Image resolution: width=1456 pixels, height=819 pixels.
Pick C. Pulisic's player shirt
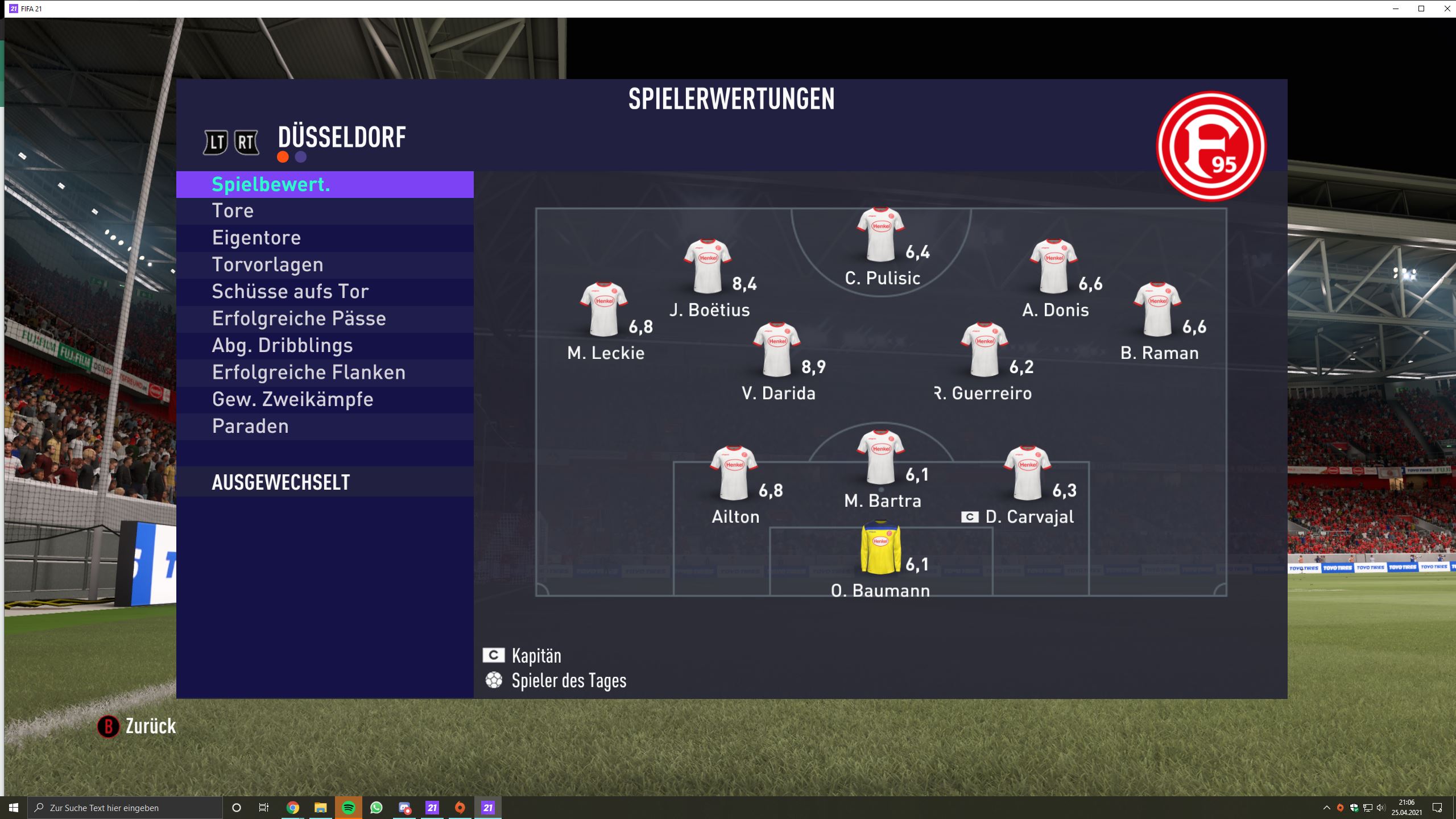coord(880,235)
